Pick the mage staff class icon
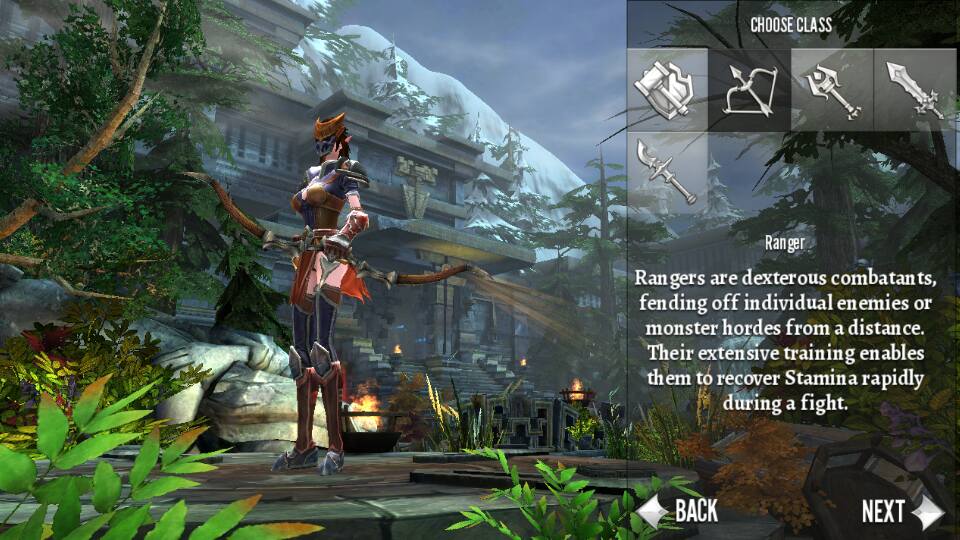This screenshot has width=960, height=540. point(832,88)
